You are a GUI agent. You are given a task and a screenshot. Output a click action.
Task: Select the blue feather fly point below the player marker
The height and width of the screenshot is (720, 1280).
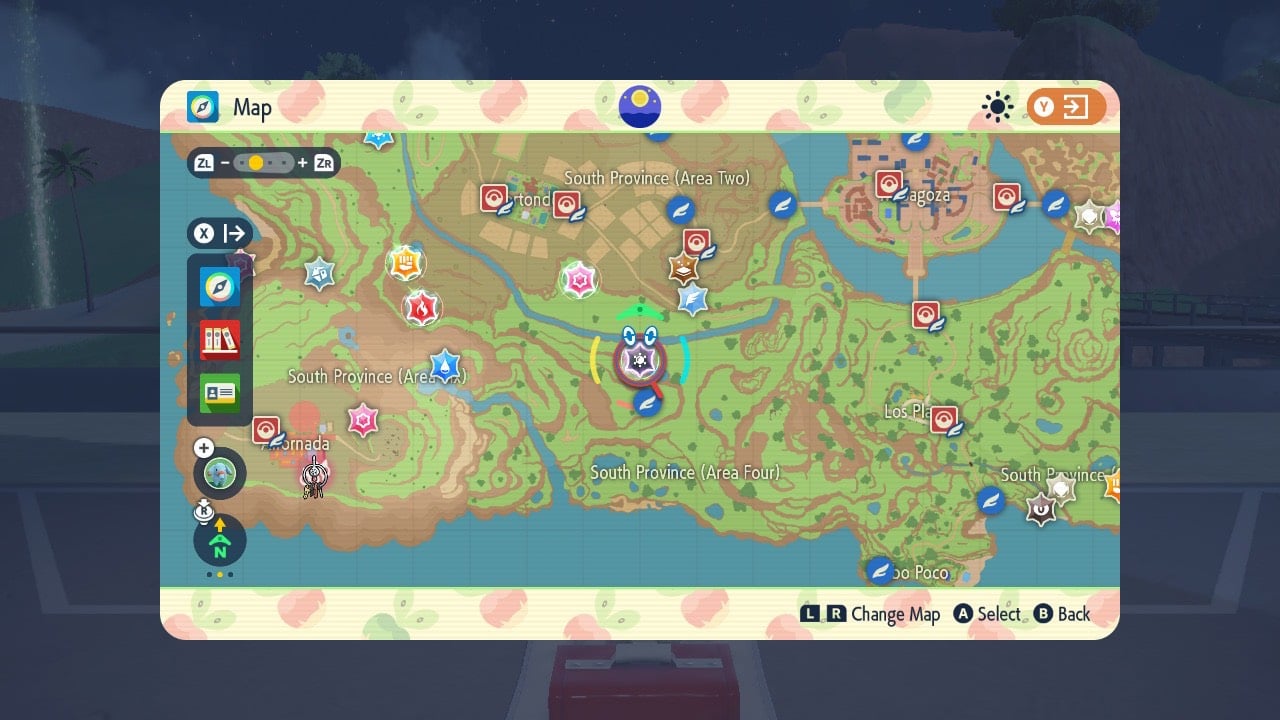[646, 404]
